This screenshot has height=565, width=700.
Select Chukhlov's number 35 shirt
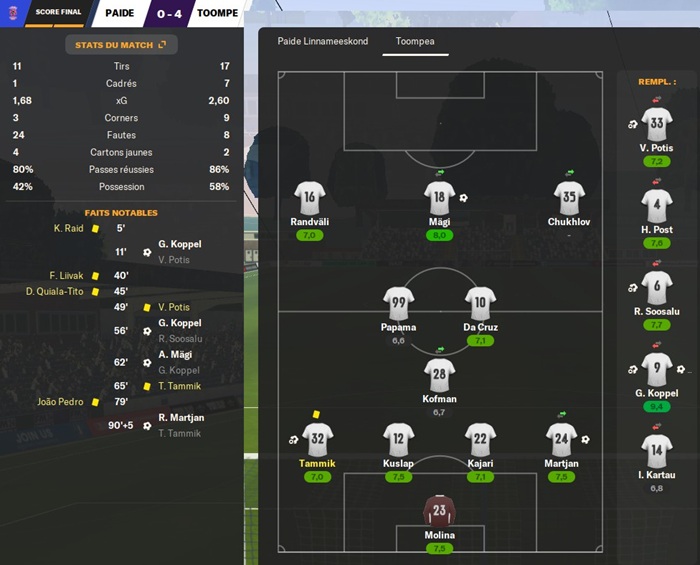click(567, 198)
